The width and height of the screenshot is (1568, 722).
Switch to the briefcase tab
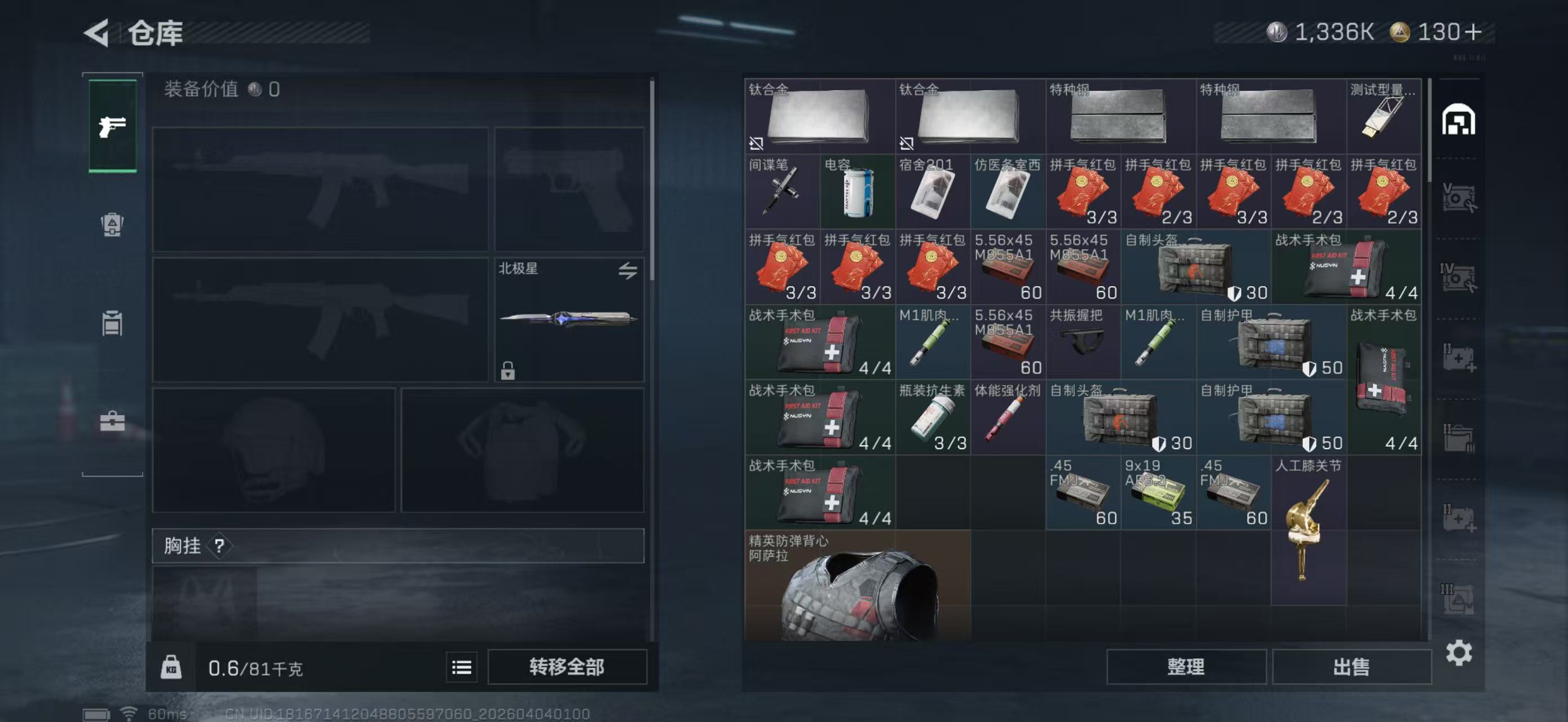(113, 421)
